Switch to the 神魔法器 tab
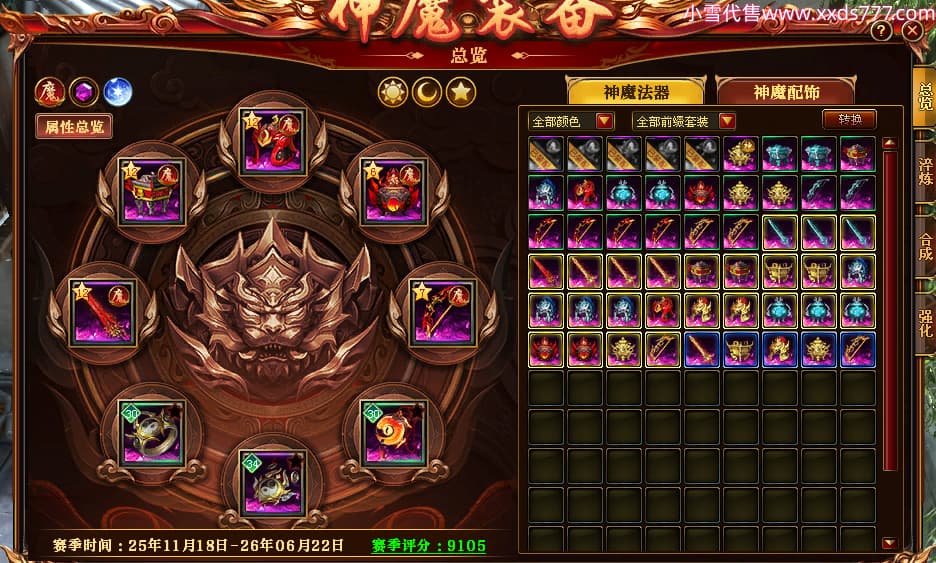Screen dimensions: 936x563 point(636,92)
